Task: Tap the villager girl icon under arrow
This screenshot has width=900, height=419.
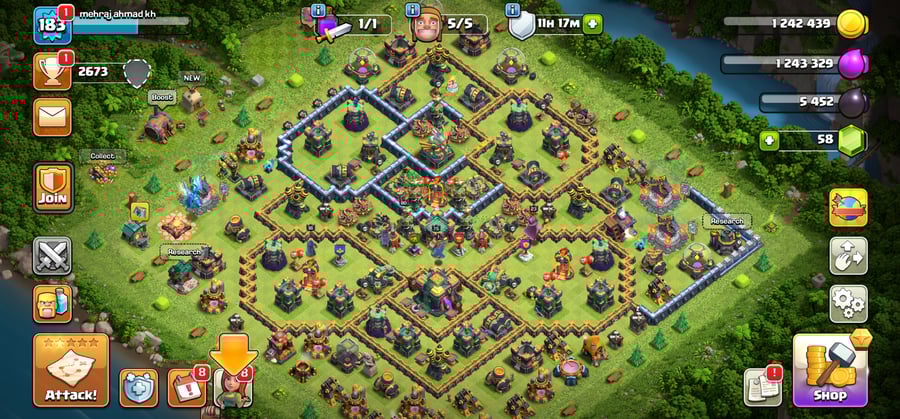Action: (232, 390)
